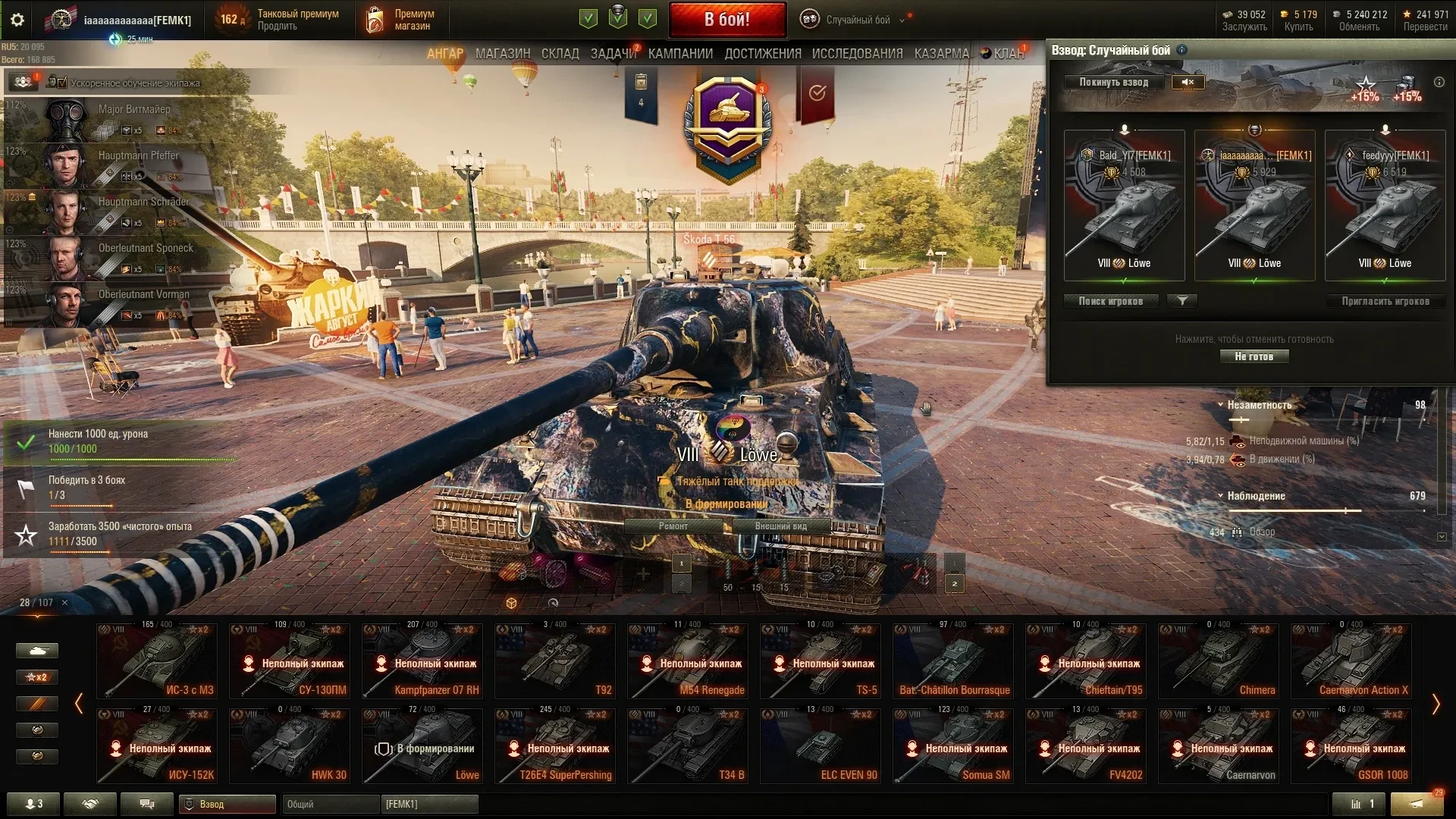Image resolution: width=1456 pixels, height=819 pixels.
Task: Toggle readiness with the Не готов button
Action: 1254,356
